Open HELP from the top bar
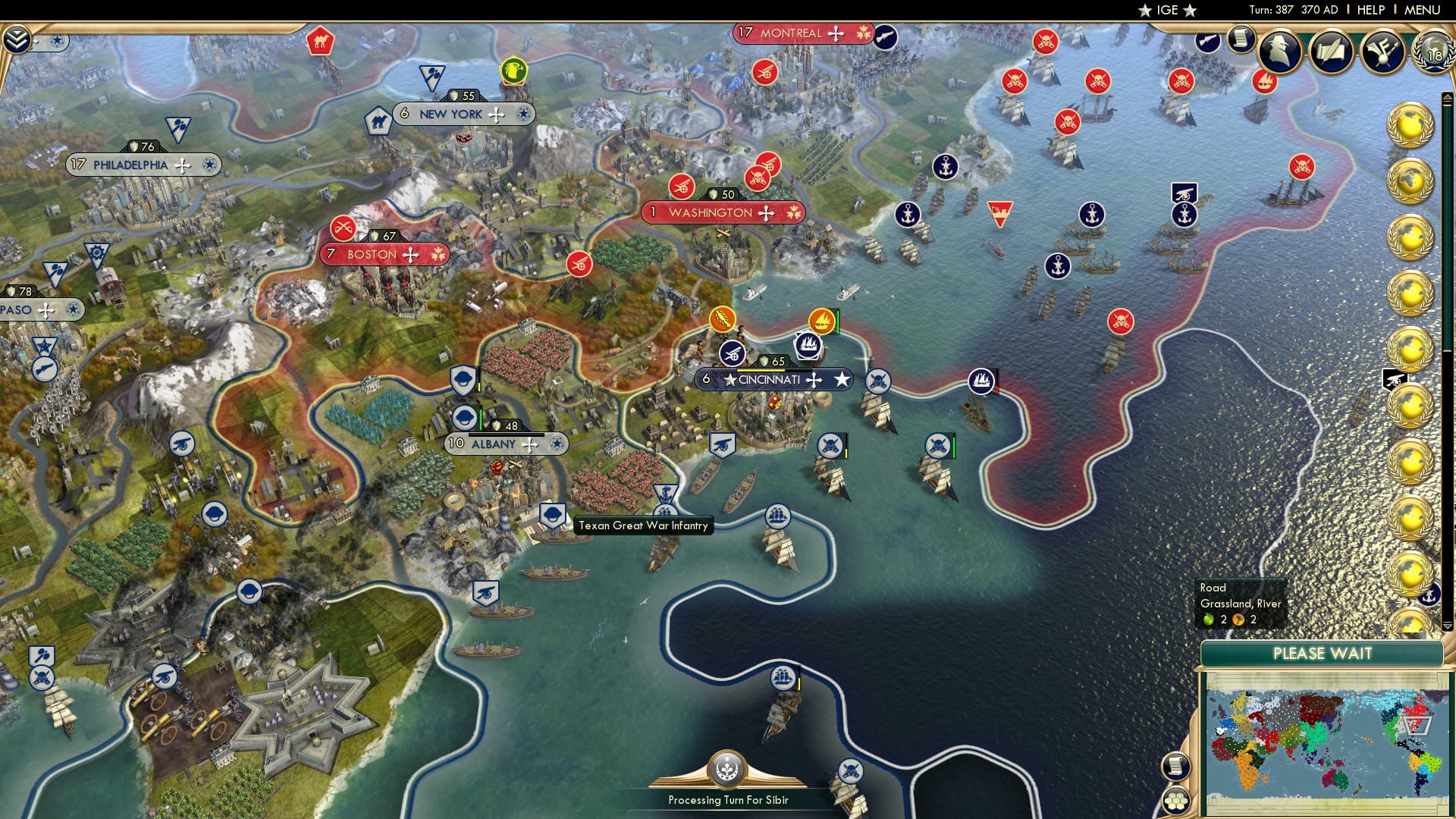 [1370, 9]
